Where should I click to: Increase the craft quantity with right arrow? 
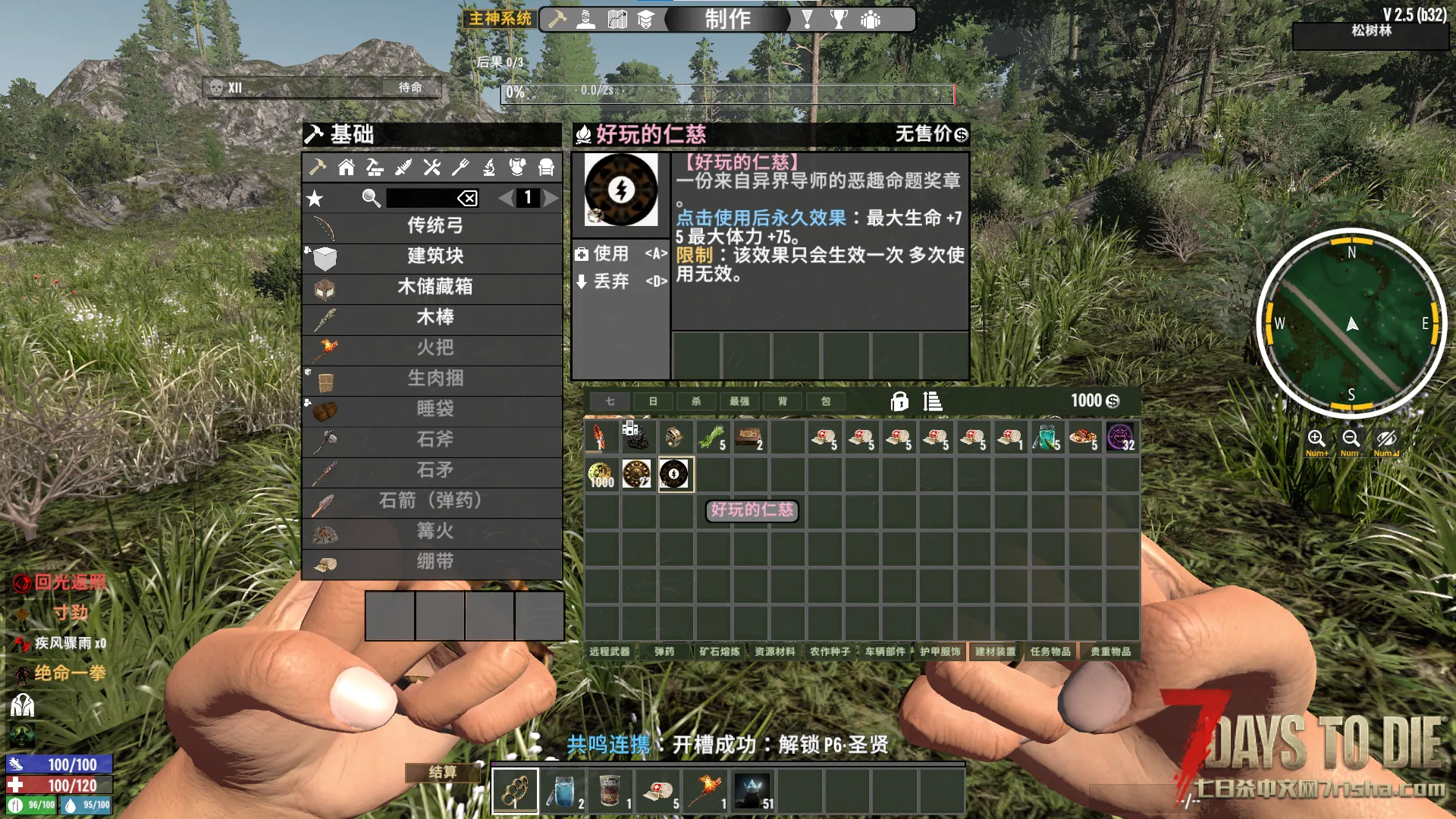[x=551, y=198]
